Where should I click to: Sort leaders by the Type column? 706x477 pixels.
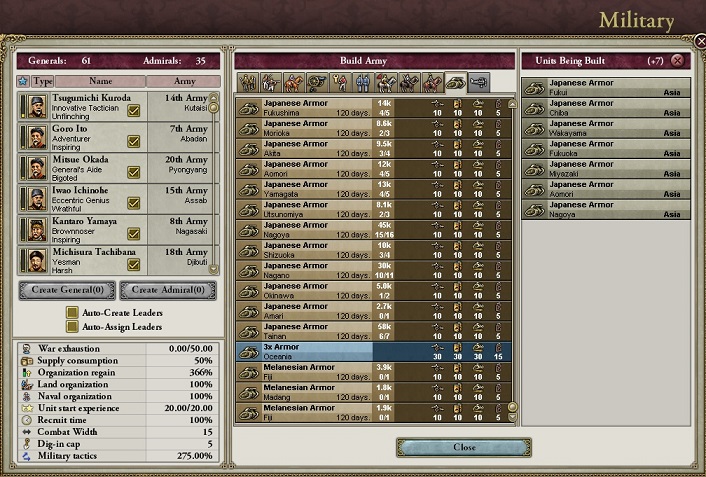pos(42,80)
